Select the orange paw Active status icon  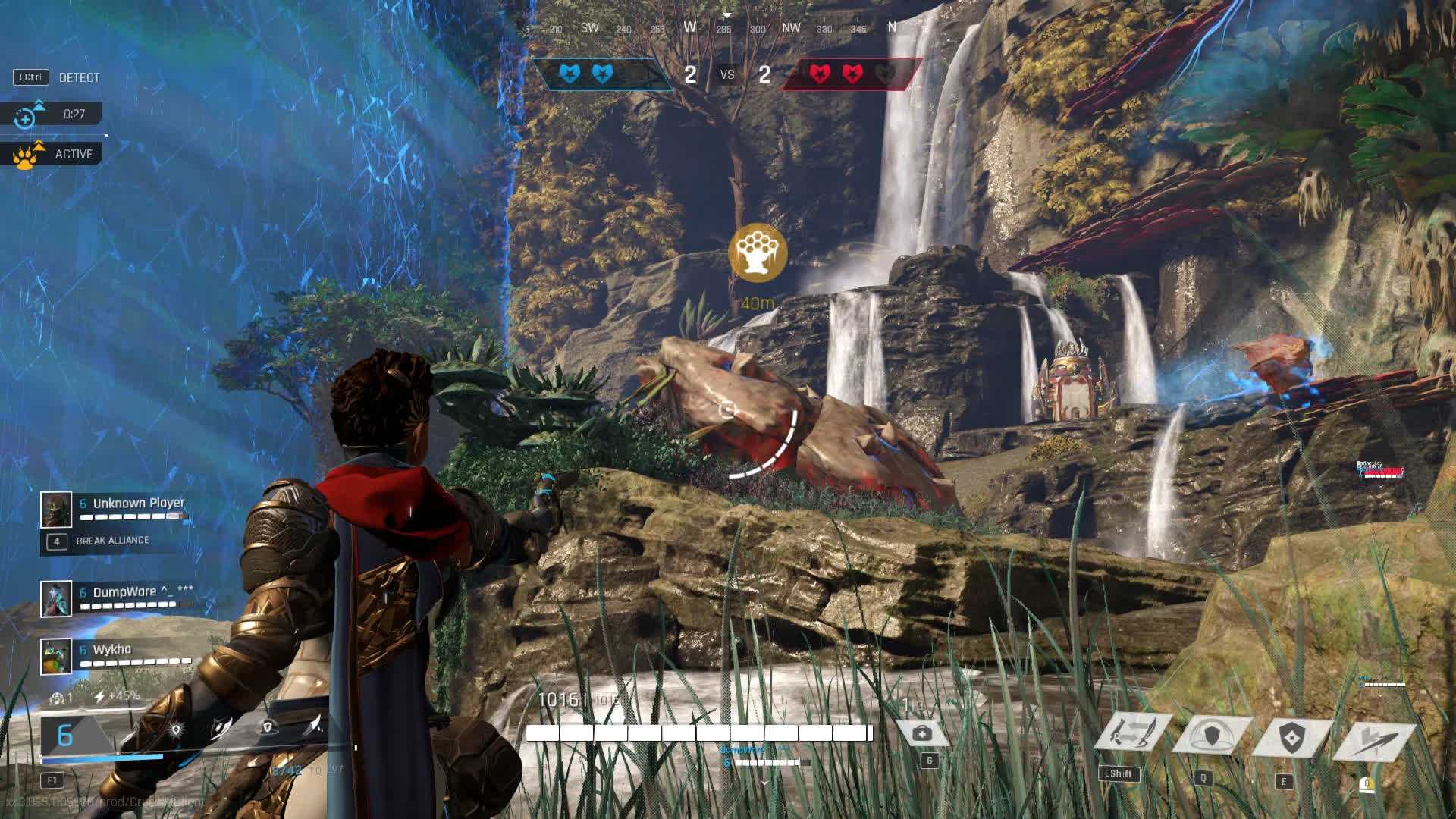pos(27,154)
